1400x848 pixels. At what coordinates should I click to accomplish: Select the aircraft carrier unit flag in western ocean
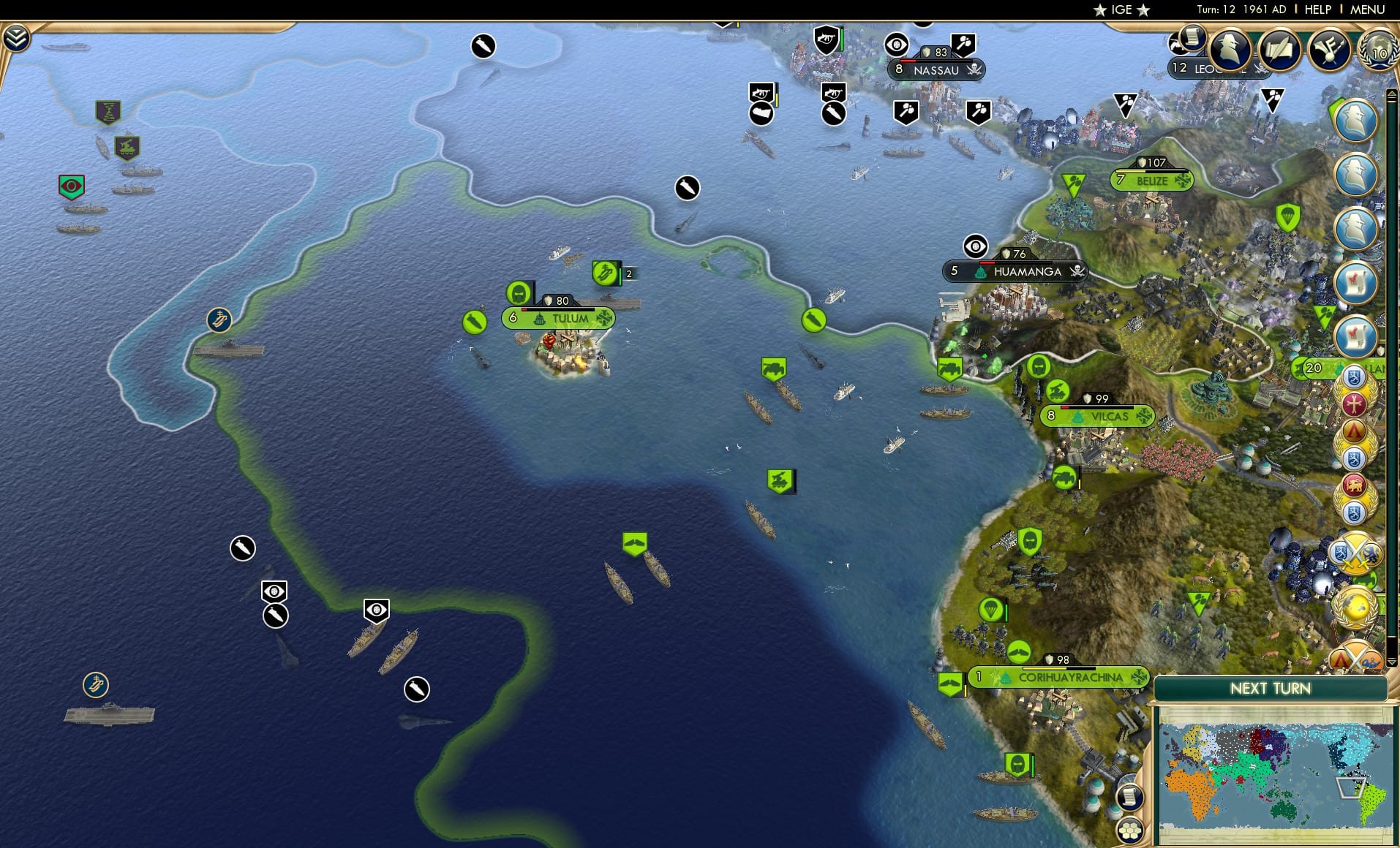click(95, 685)
